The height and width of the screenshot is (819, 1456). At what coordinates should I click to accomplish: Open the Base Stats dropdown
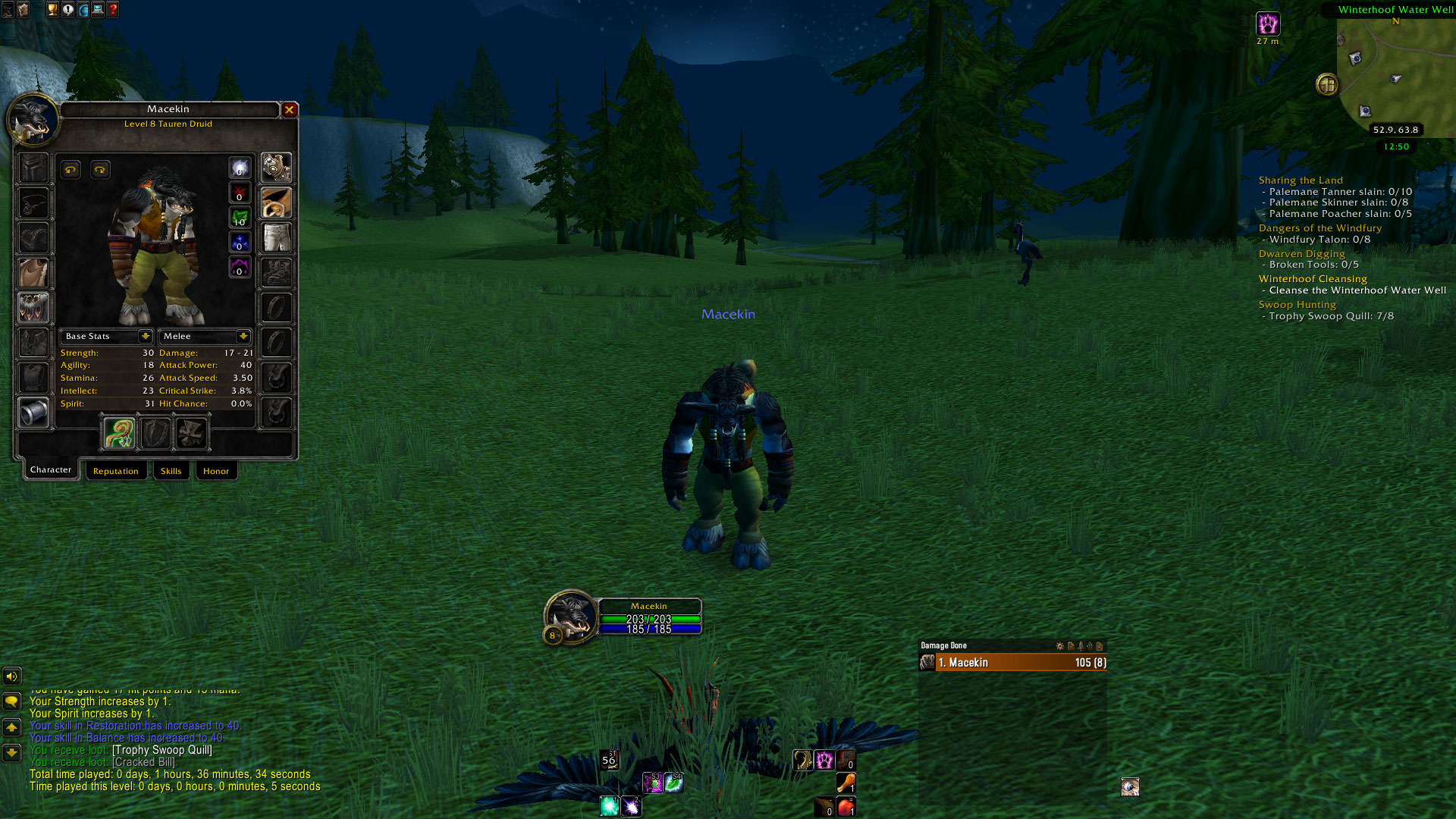tap(145, 336)
